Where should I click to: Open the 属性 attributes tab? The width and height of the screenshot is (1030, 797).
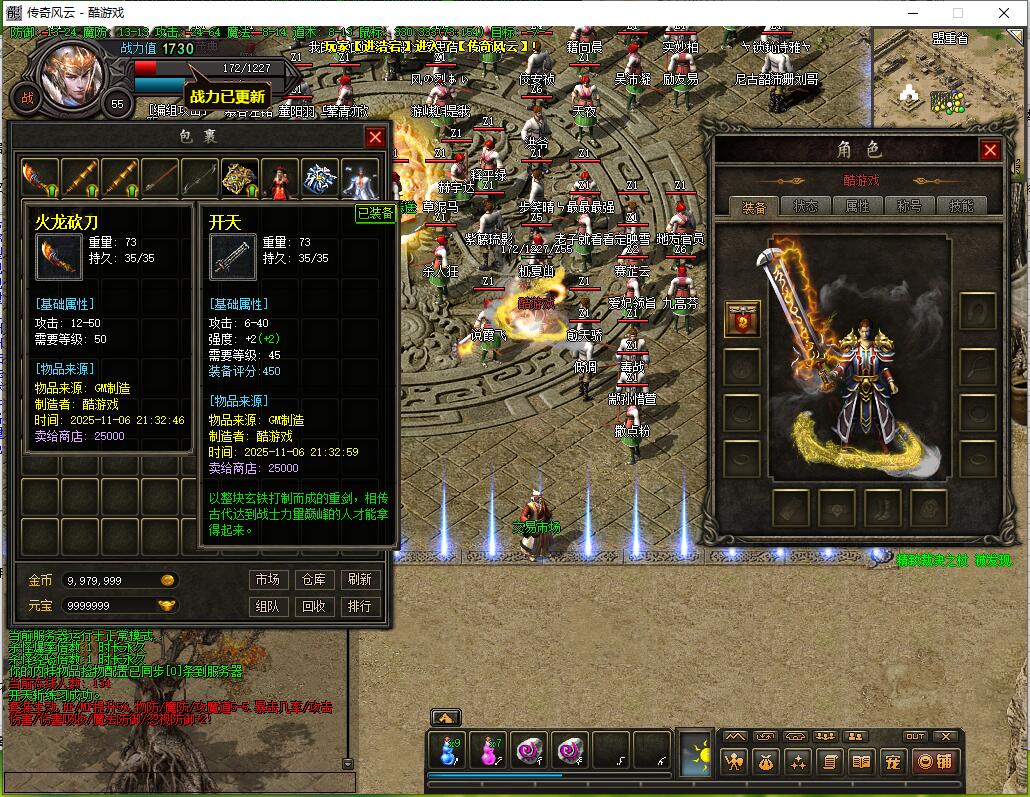(x=857, y=206)
